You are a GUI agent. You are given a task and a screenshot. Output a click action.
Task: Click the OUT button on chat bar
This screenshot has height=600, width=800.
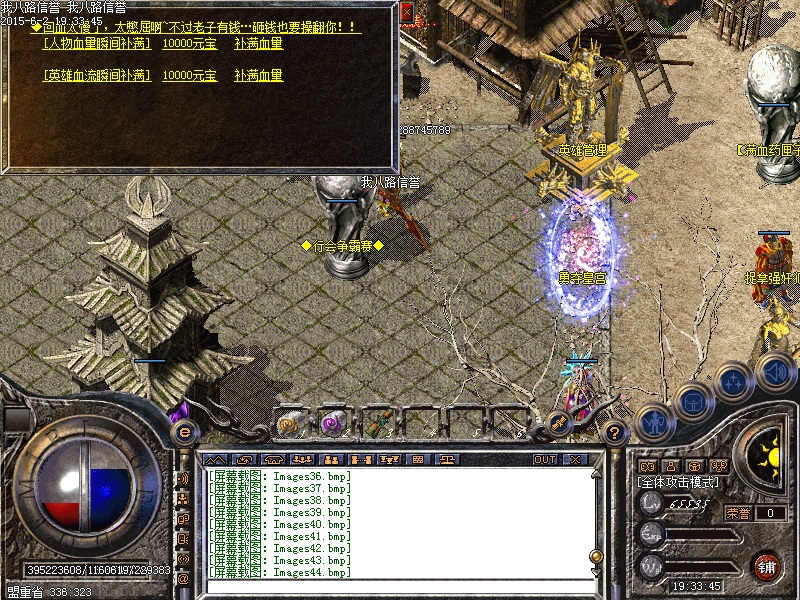coord(544,459)
